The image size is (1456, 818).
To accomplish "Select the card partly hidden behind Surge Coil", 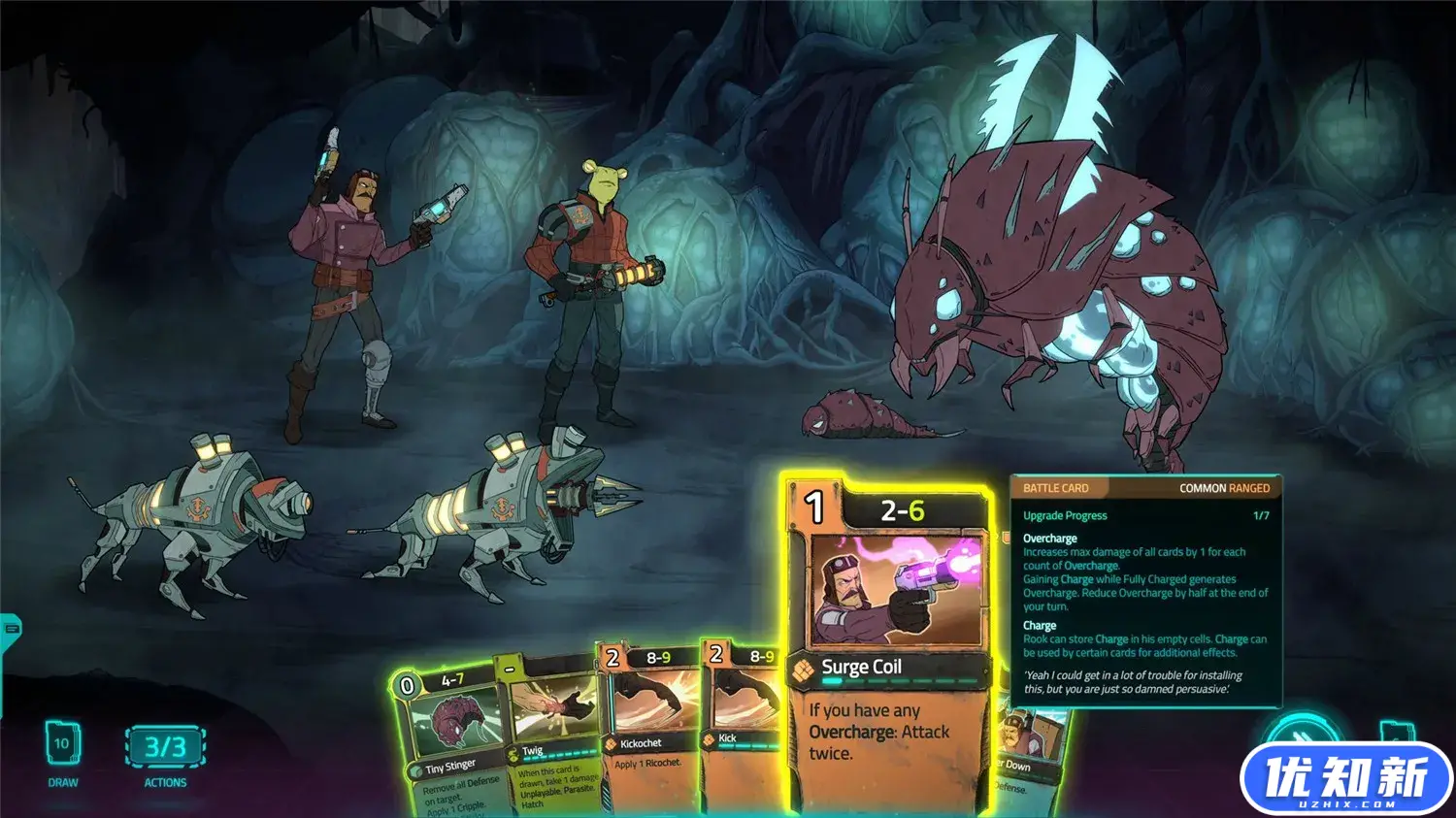I will [x=1029, y=757].
